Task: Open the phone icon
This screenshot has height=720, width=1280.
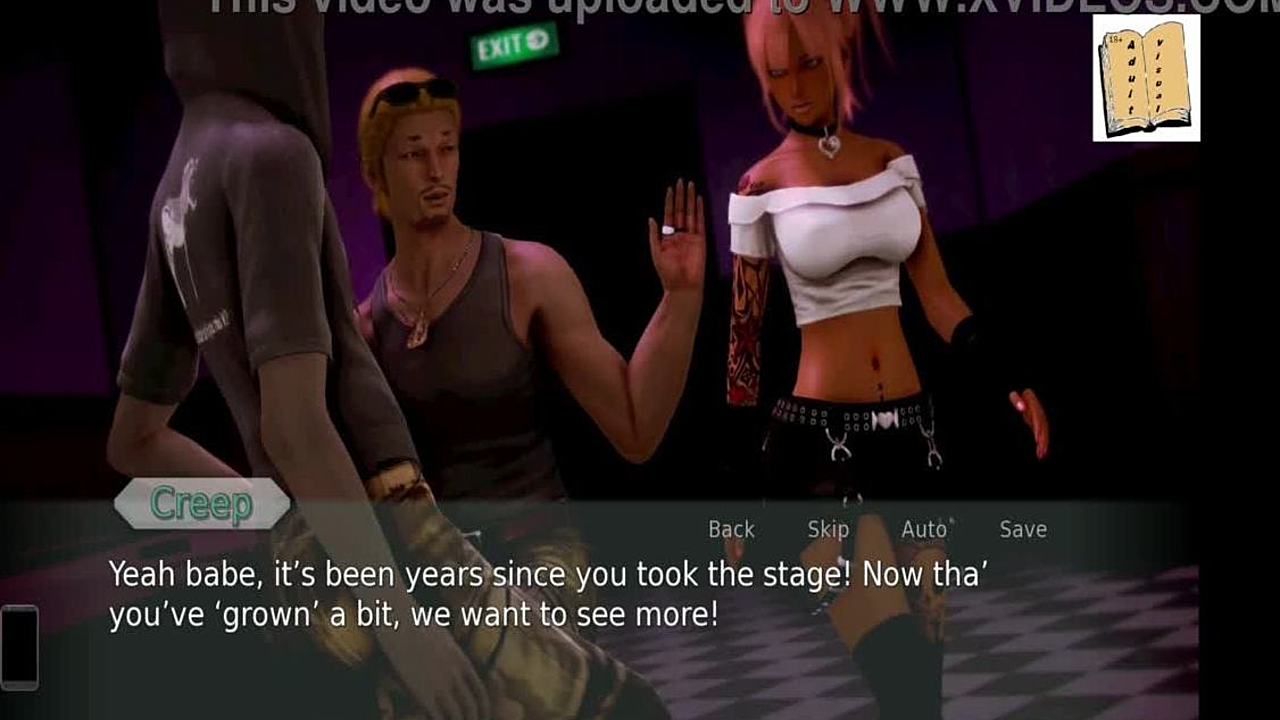Action: coord(19,647)
